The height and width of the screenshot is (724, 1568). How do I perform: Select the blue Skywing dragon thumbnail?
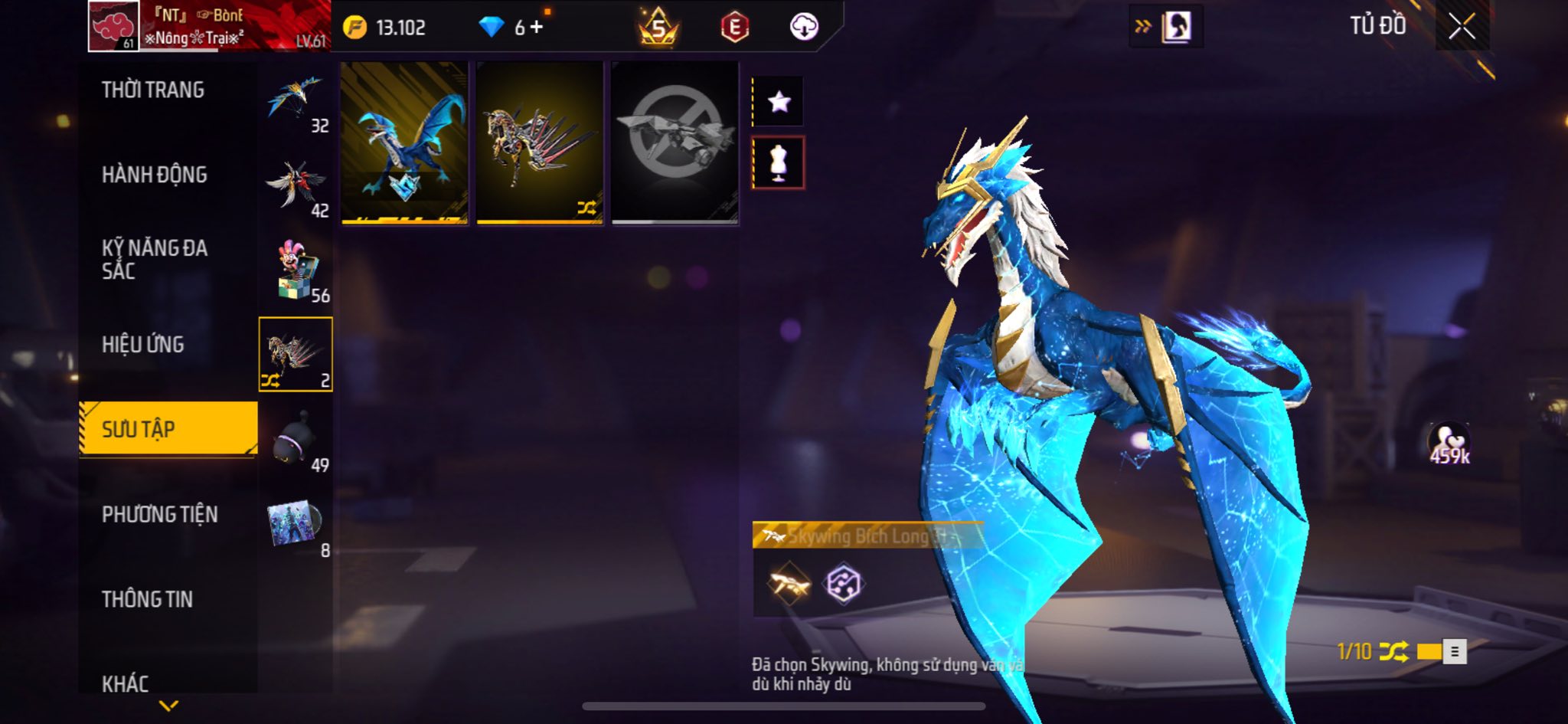tap(404, 143)
